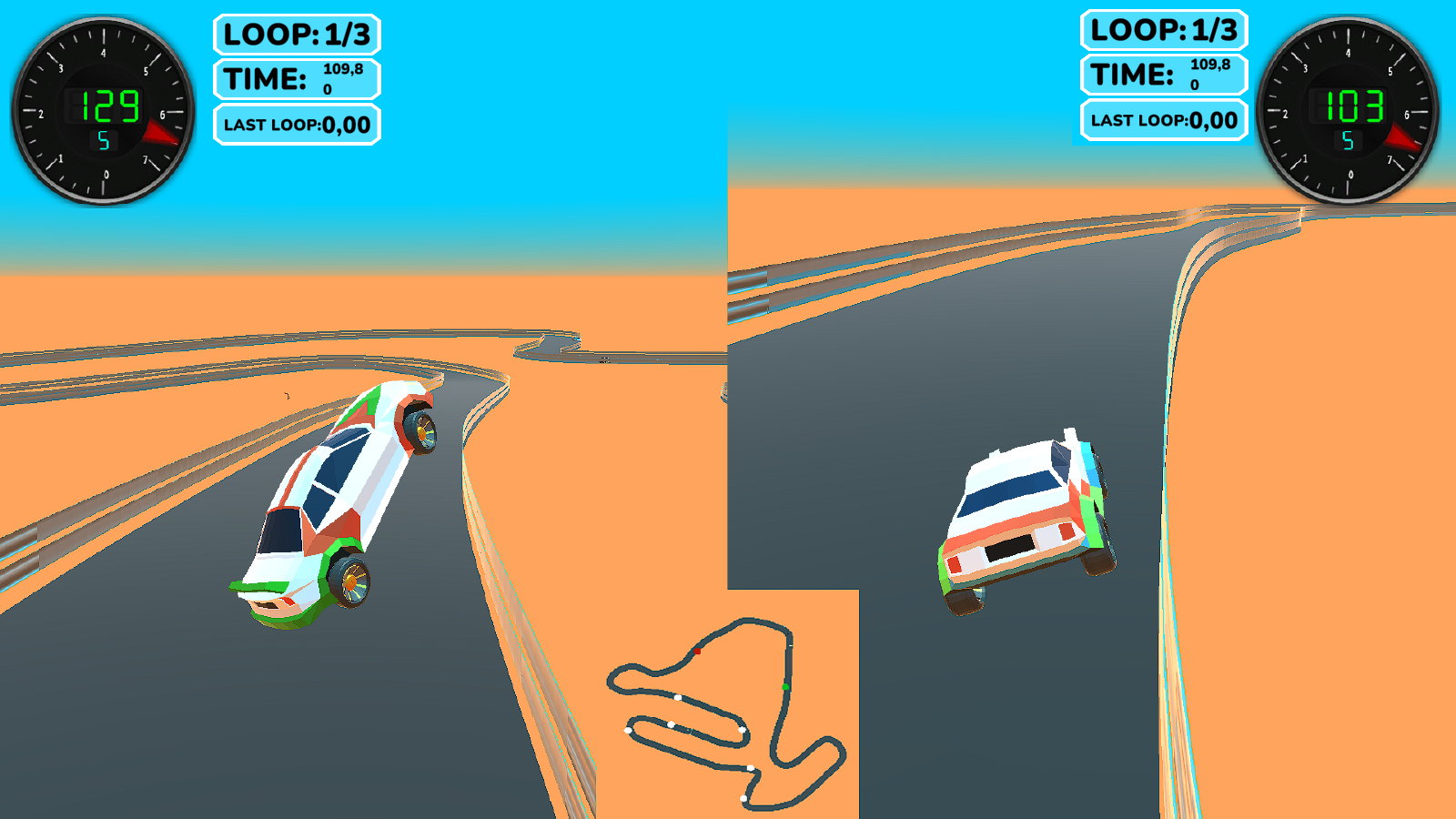Click the TIME: 109,80 panel on the right screen
1456x819 pixels.
click(1164, 75)
